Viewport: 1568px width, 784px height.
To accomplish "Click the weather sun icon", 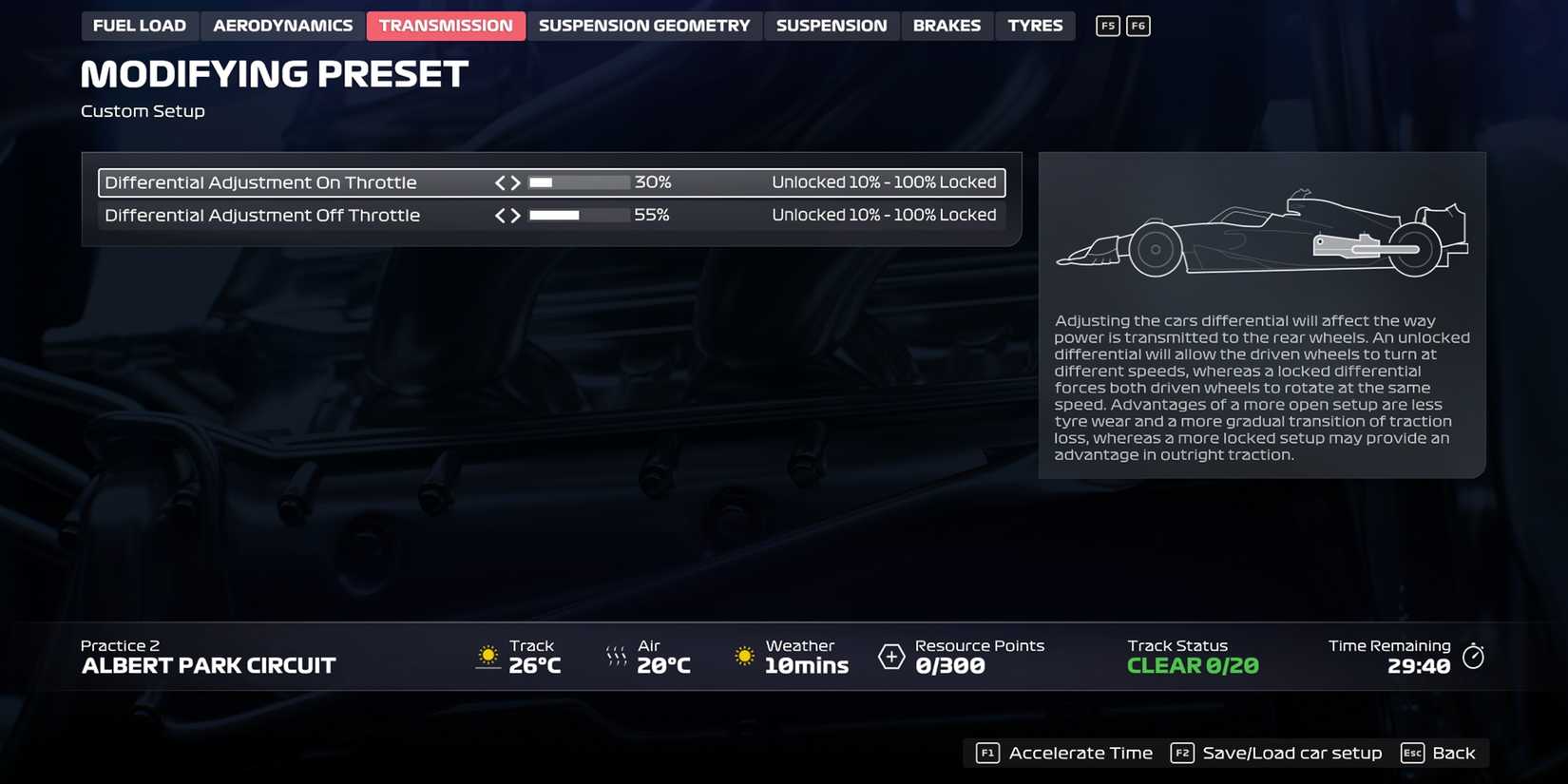I will point(744,656).
